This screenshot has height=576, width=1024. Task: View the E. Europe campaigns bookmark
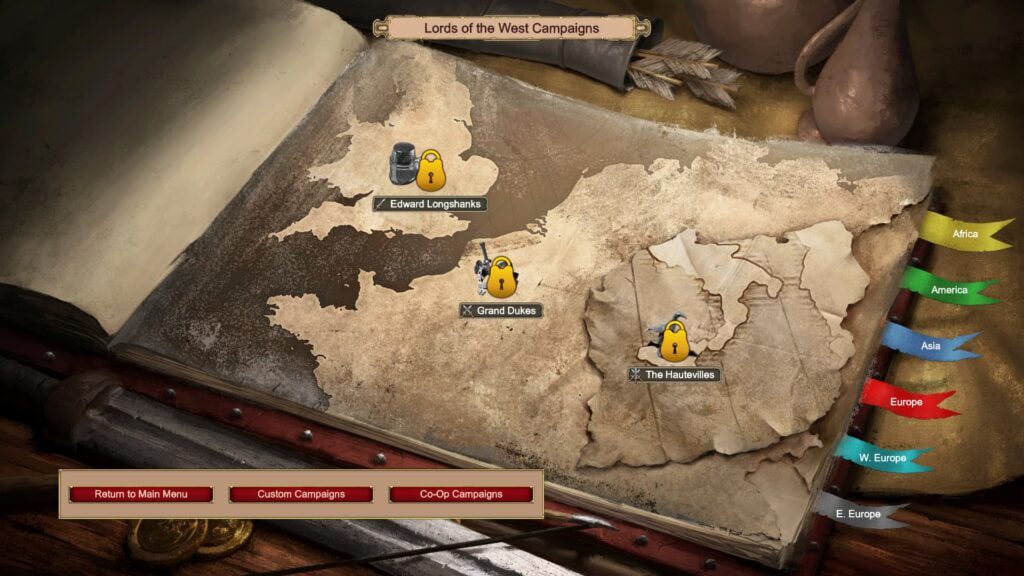[858, 514]
